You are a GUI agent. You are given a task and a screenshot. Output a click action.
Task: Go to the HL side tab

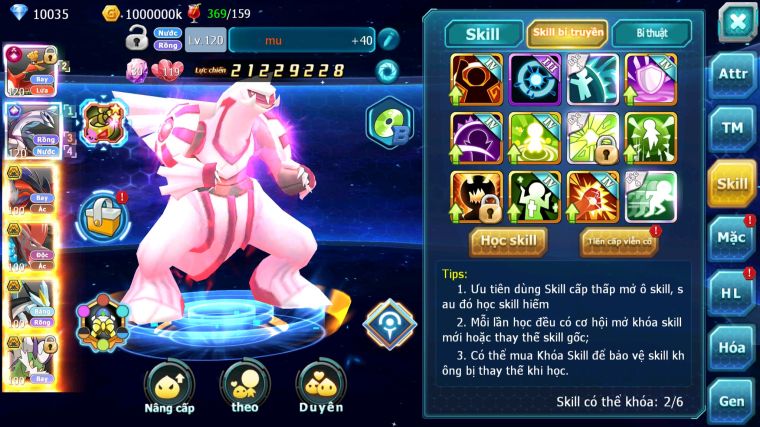(x=732, y=293)
